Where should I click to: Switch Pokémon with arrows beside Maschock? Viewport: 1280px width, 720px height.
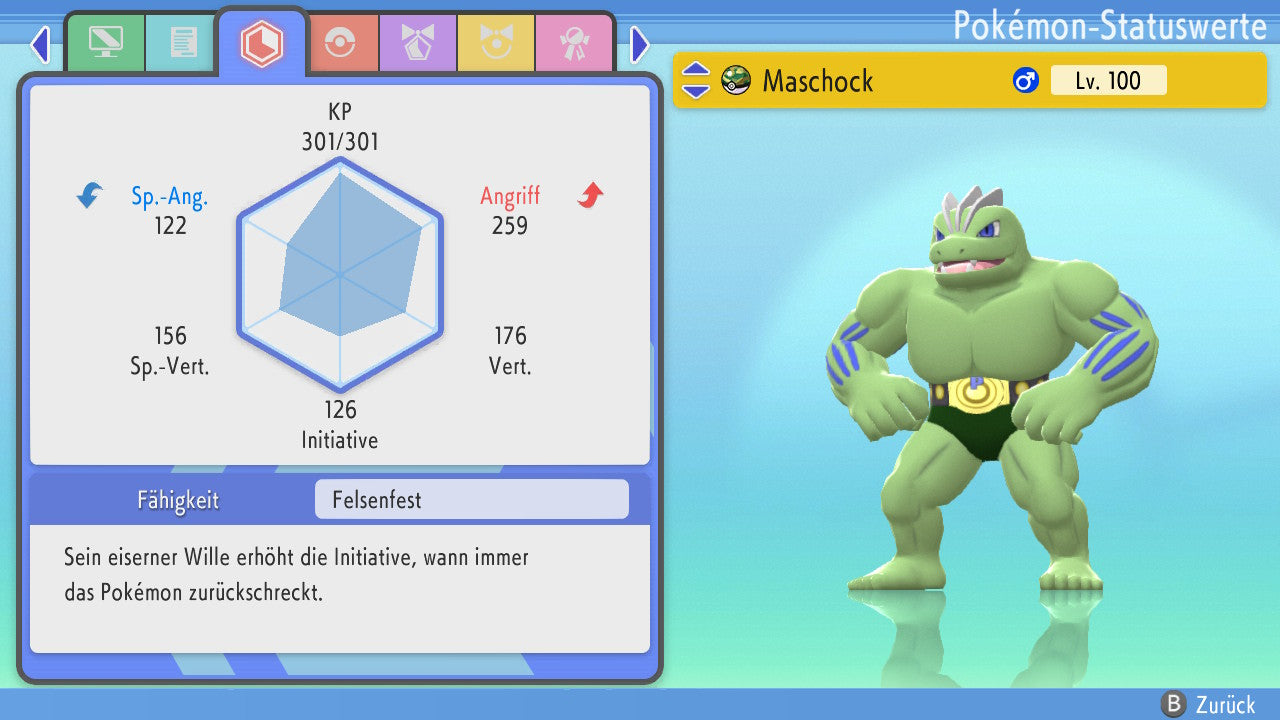pyautogui.click(x=696, y=80)
